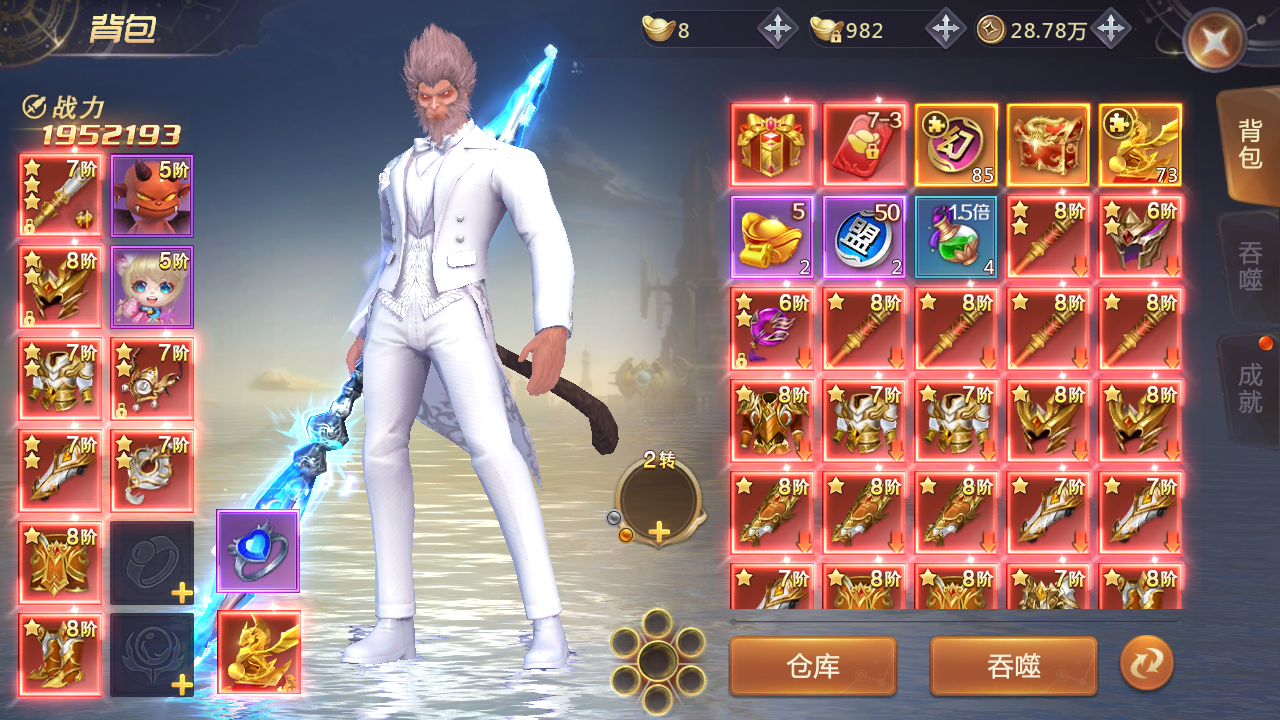Click the 吞噬 devour button

(x=1013, y=666)
